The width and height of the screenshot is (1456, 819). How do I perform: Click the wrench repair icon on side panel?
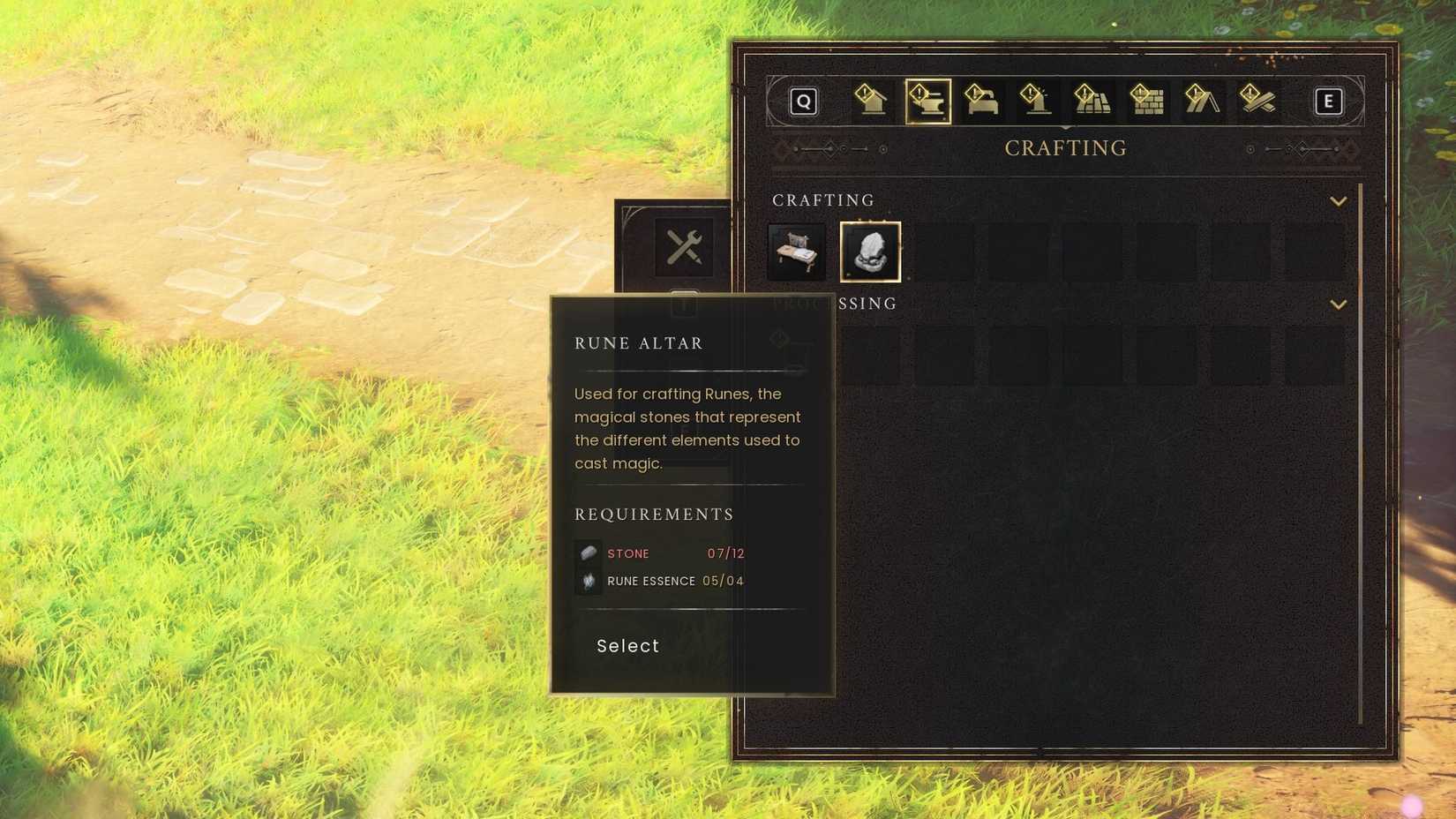click(684, 248)
